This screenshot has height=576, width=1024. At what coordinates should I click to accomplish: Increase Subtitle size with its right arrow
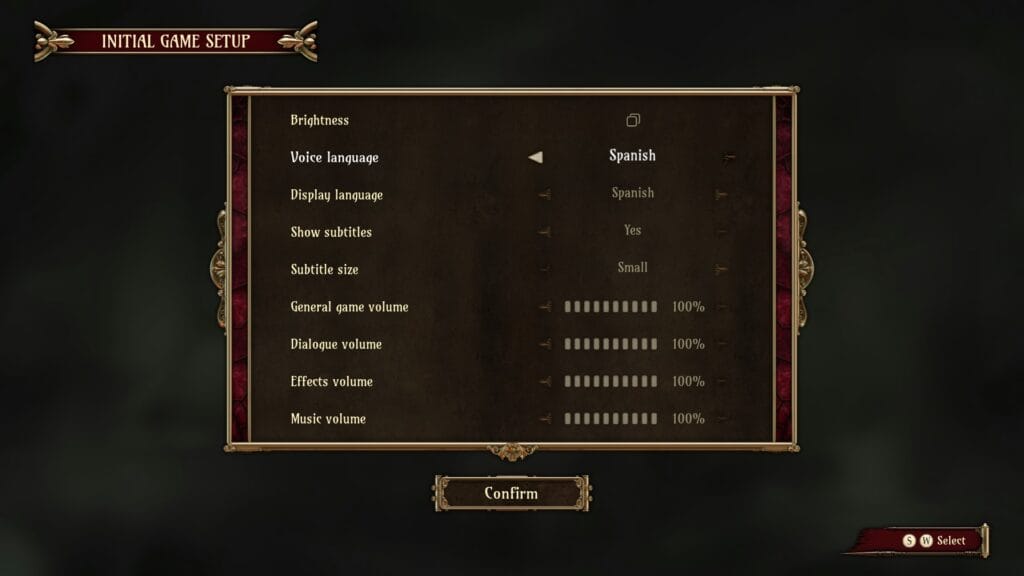[x=721, y=268]
